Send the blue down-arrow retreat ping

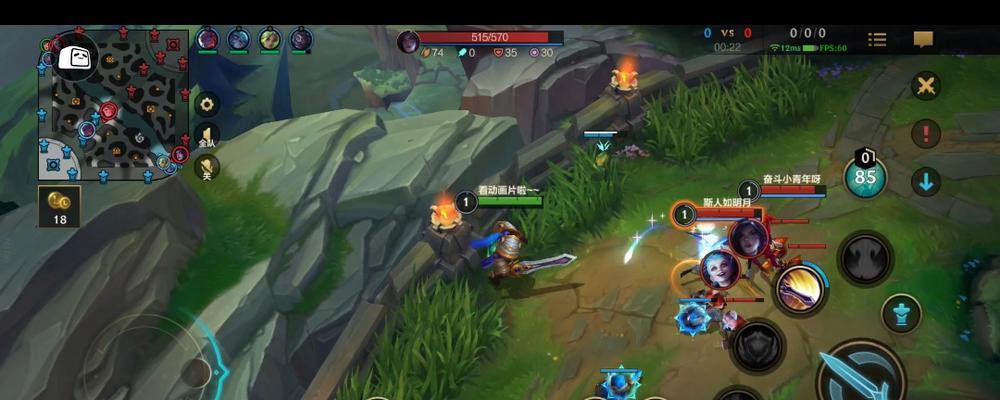tap(927, 182)
